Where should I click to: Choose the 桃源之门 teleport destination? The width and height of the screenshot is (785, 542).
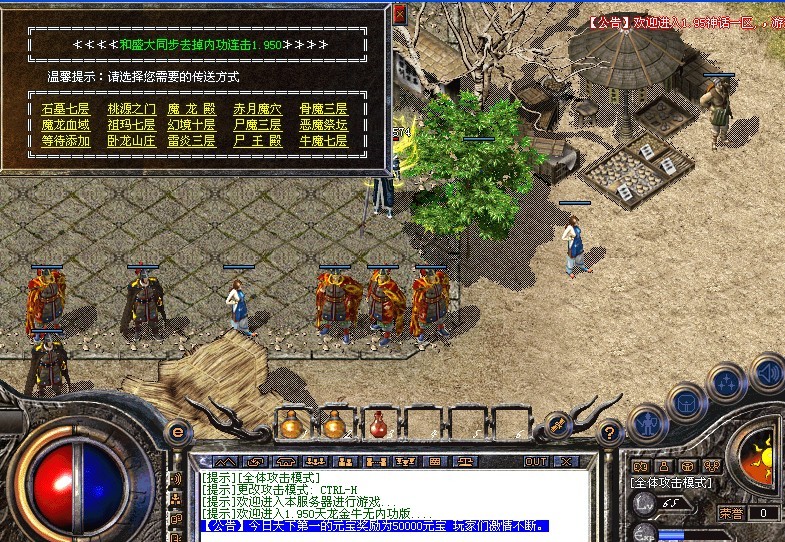[x=131, y=108]
